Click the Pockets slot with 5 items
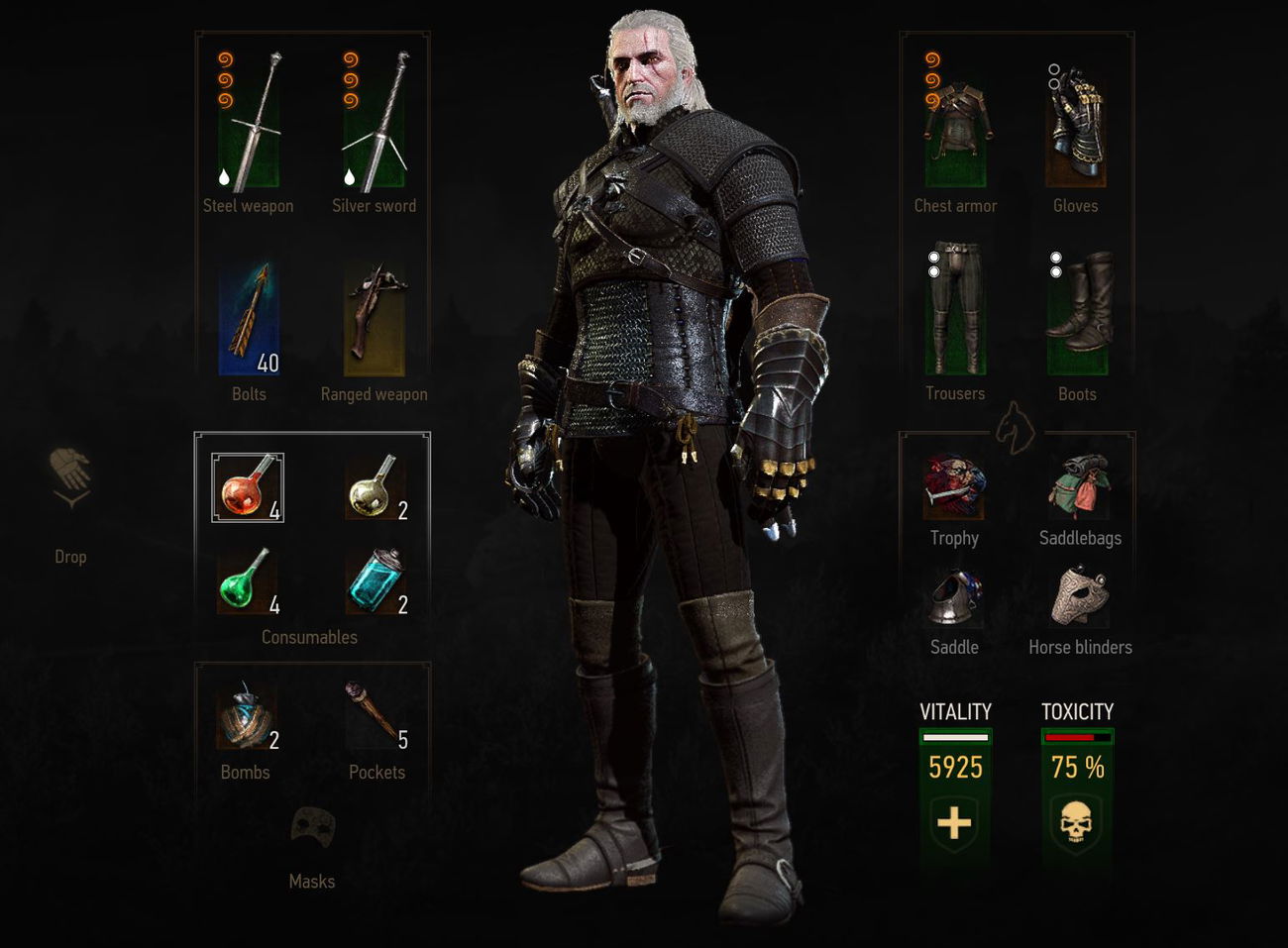The image size is (1288, 948). click(376, 708)
